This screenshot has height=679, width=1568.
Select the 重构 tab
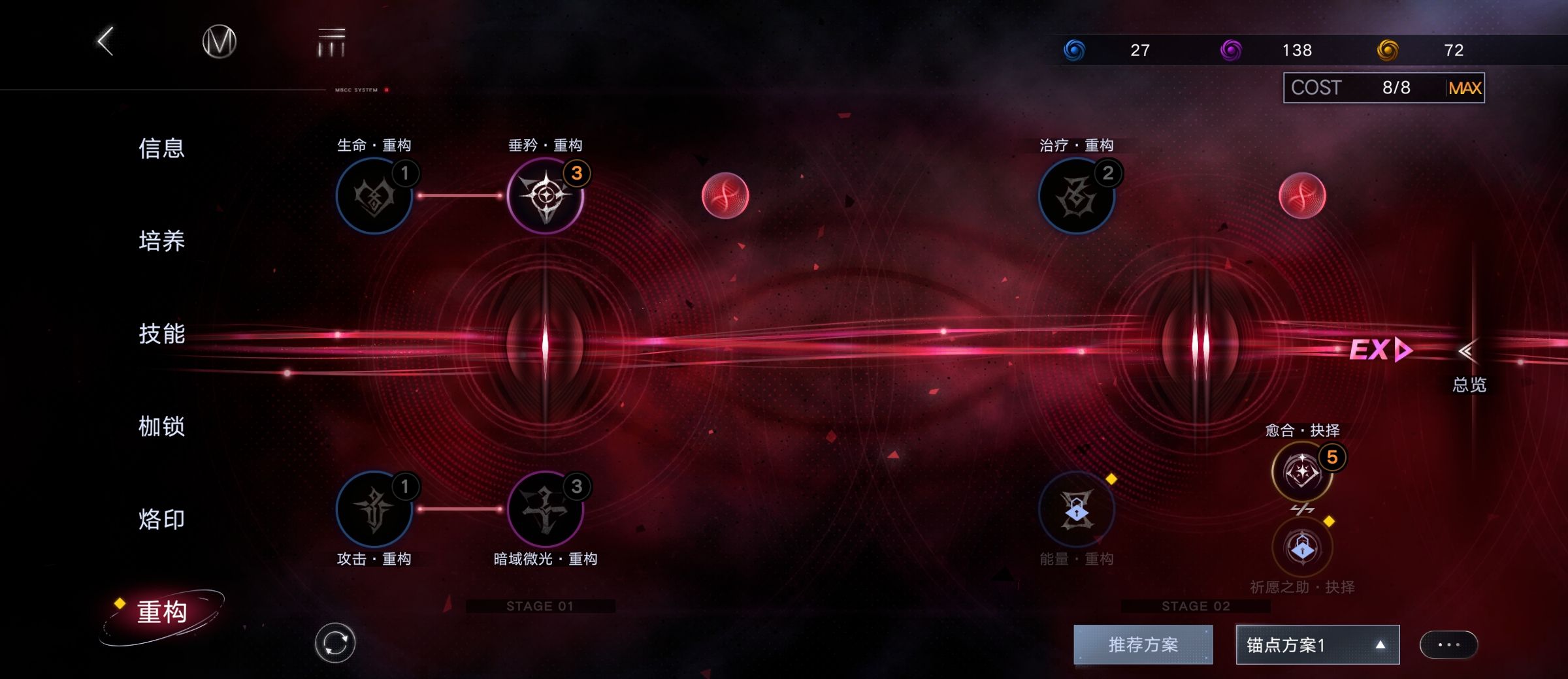coord(162,612)
